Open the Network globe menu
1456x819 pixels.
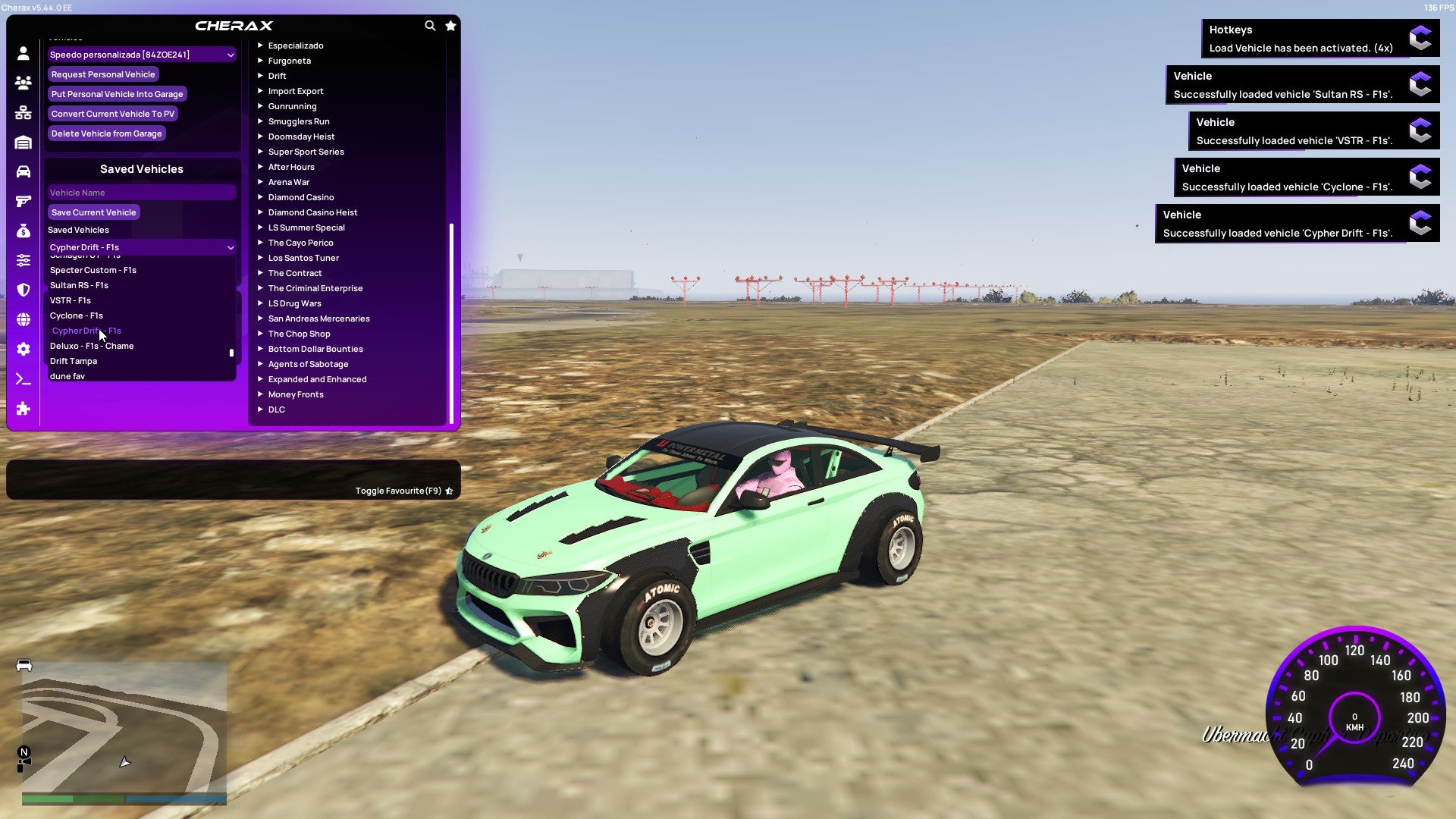click(23, 319)
